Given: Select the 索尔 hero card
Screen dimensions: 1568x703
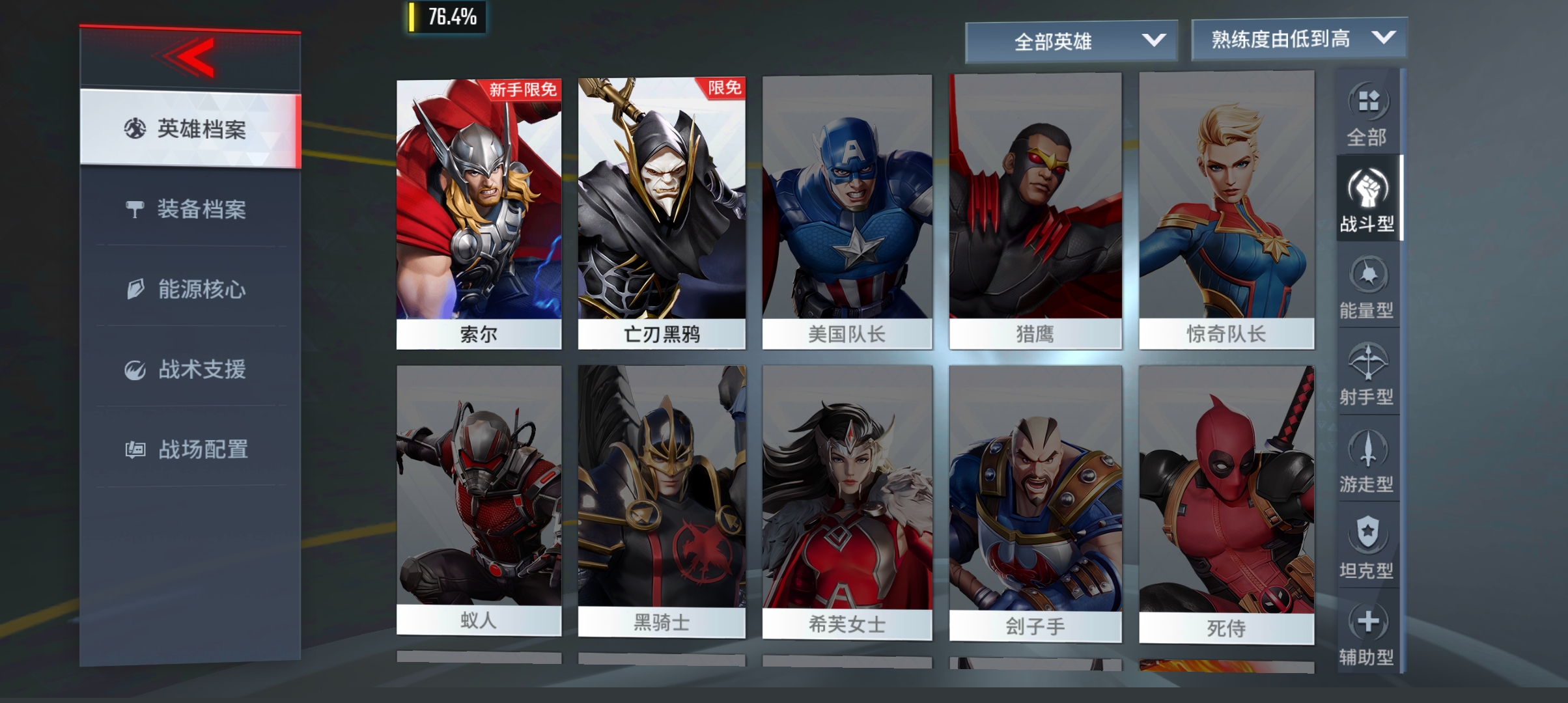Looking at the screenshot, I should point(479,214).
